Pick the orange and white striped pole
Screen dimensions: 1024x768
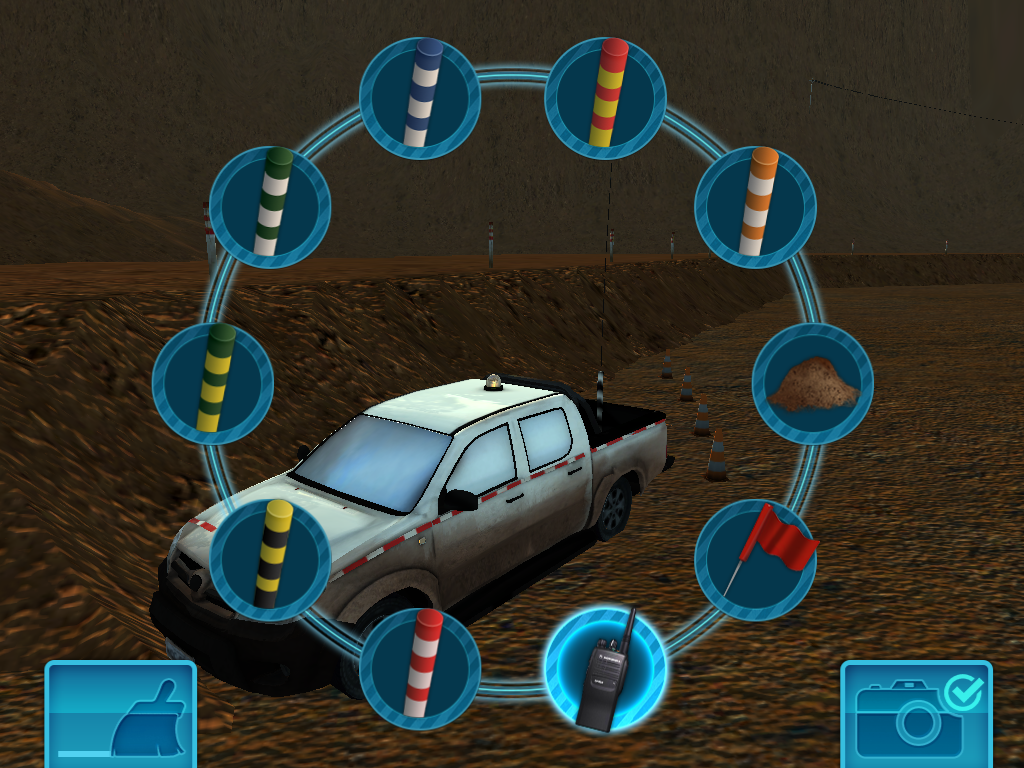tap(755, 207)
